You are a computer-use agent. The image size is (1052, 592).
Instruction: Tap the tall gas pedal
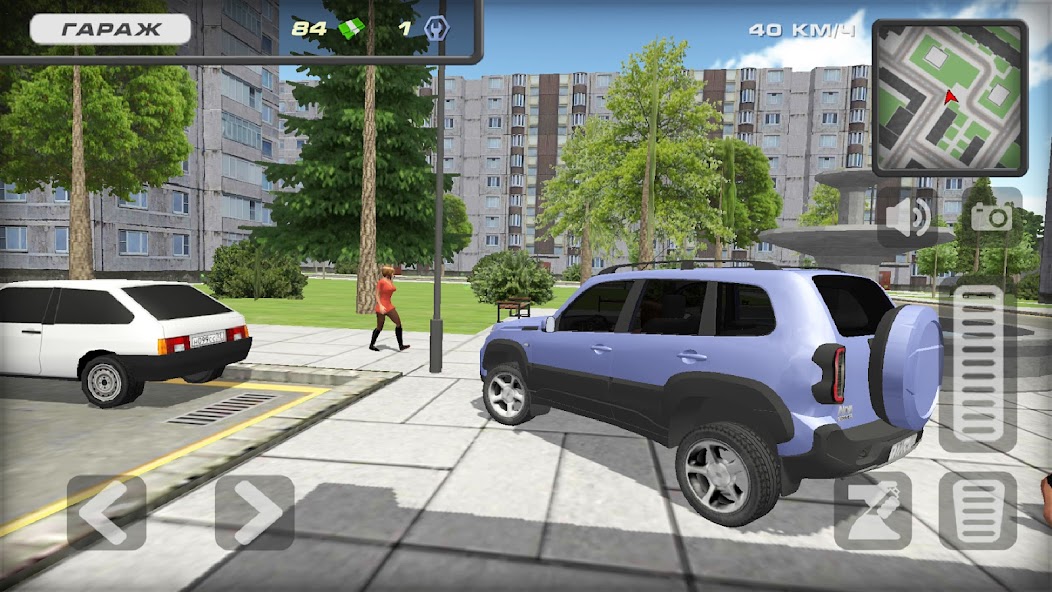[x=978, y=368]
